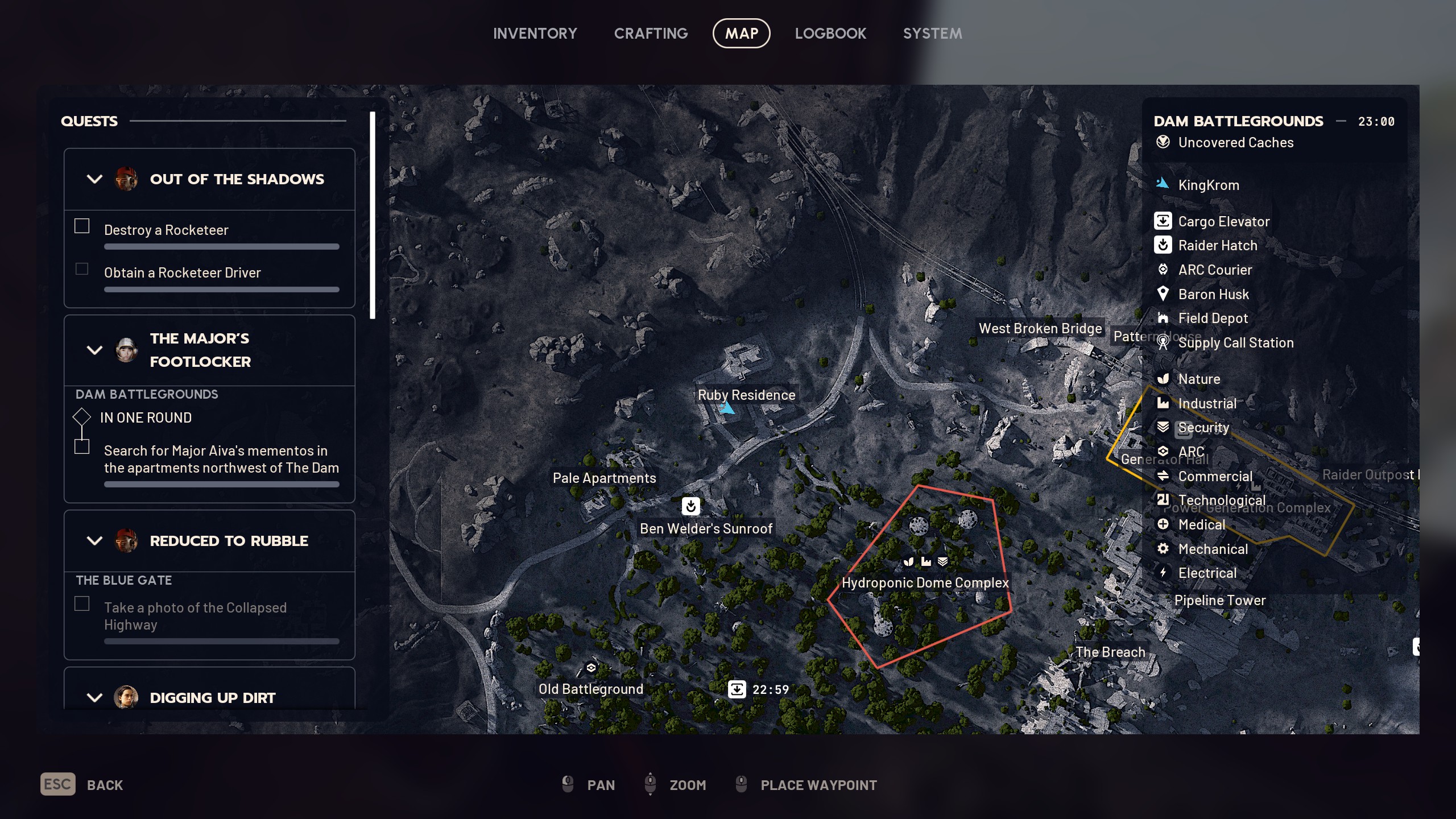This screenshot has width=1456, height=819.
Task: Click the Back button
Action: click(105, 784)
